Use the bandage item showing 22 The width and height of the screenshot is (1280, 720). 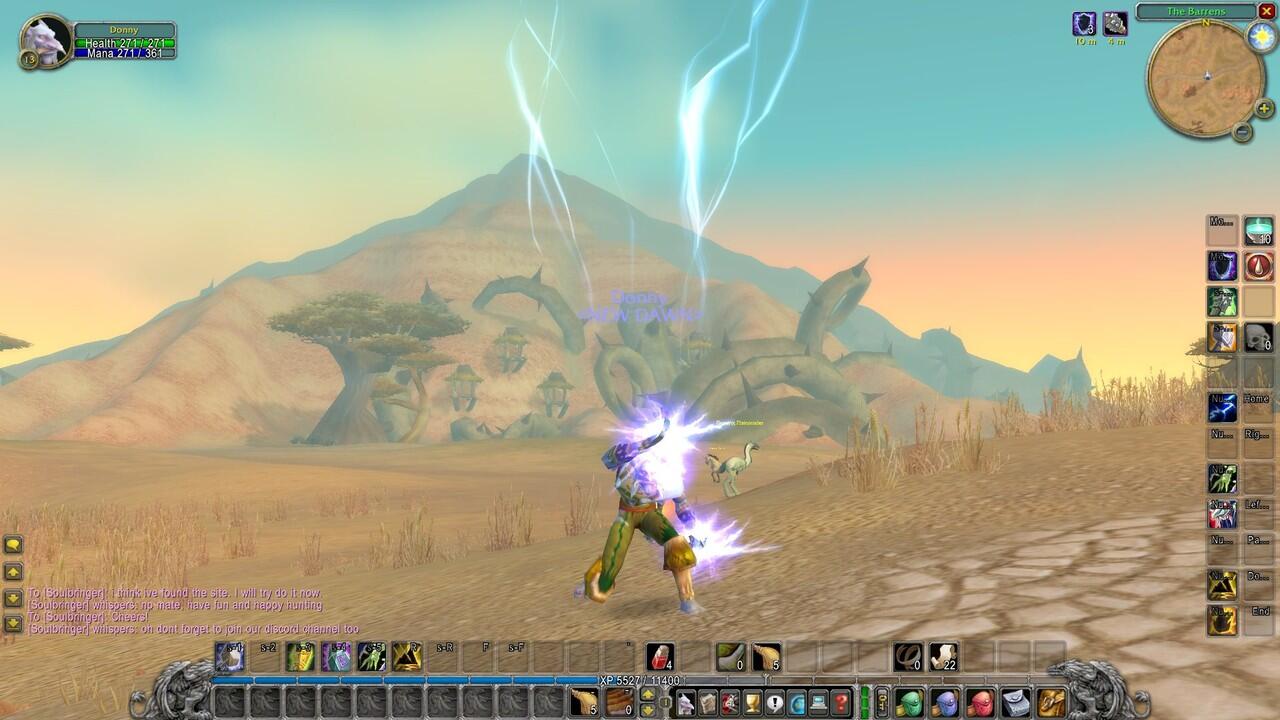[943, 656]
